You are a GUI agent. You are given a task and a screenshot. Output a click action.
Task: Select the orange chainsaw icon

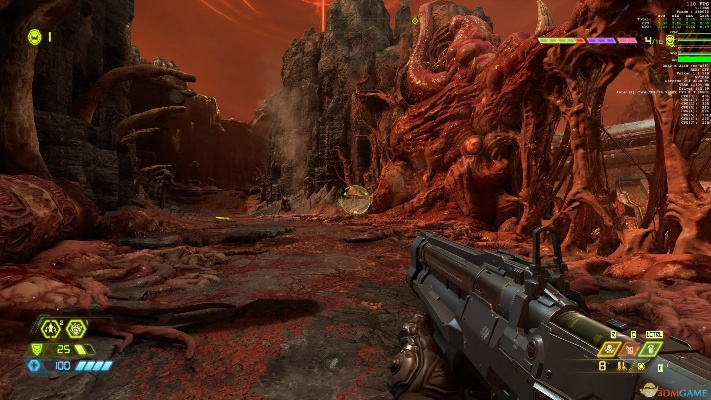pyautogui.click(x=630, y=350)
